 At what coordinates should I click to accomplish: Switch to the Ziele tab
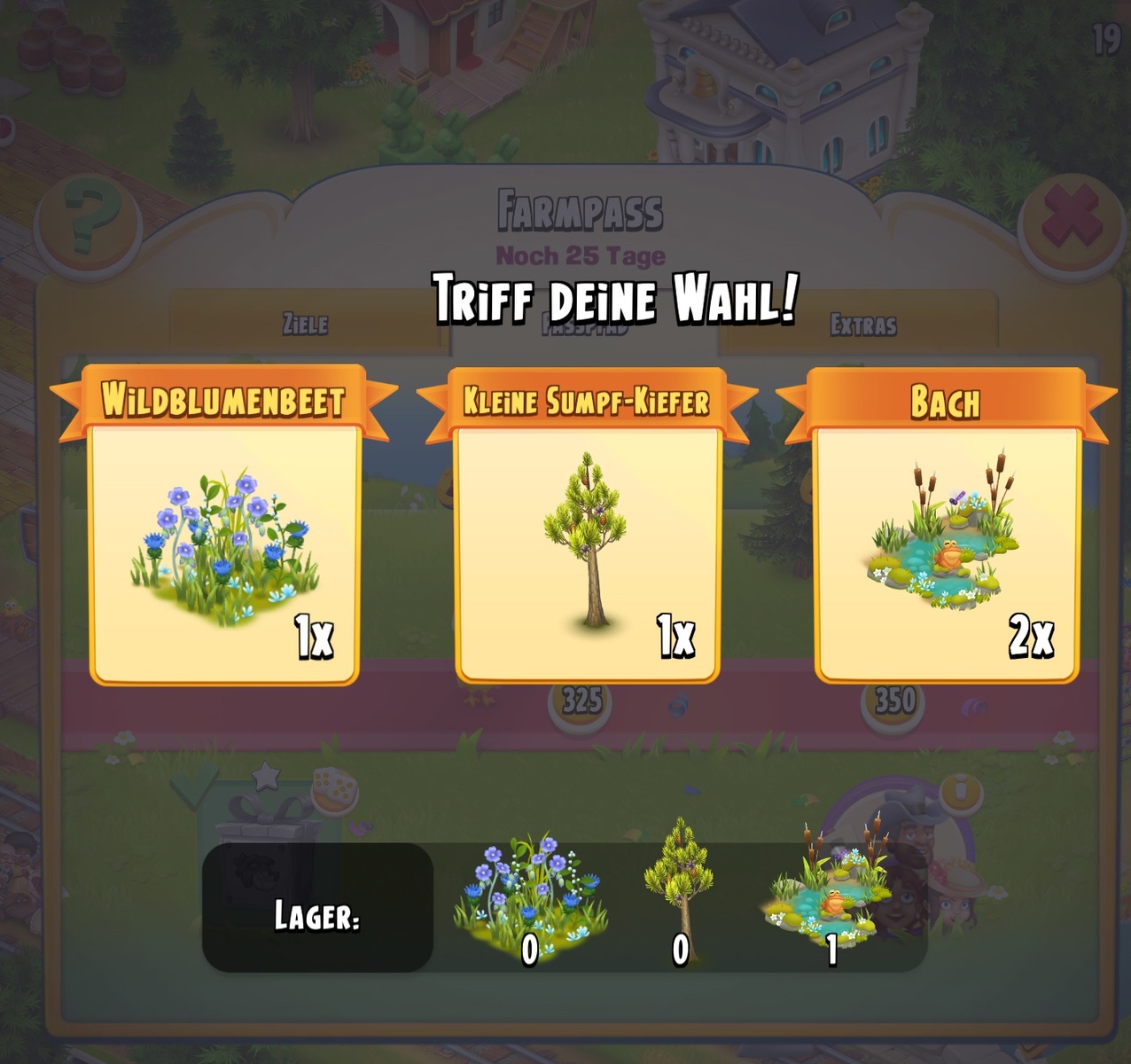point(305,325)
